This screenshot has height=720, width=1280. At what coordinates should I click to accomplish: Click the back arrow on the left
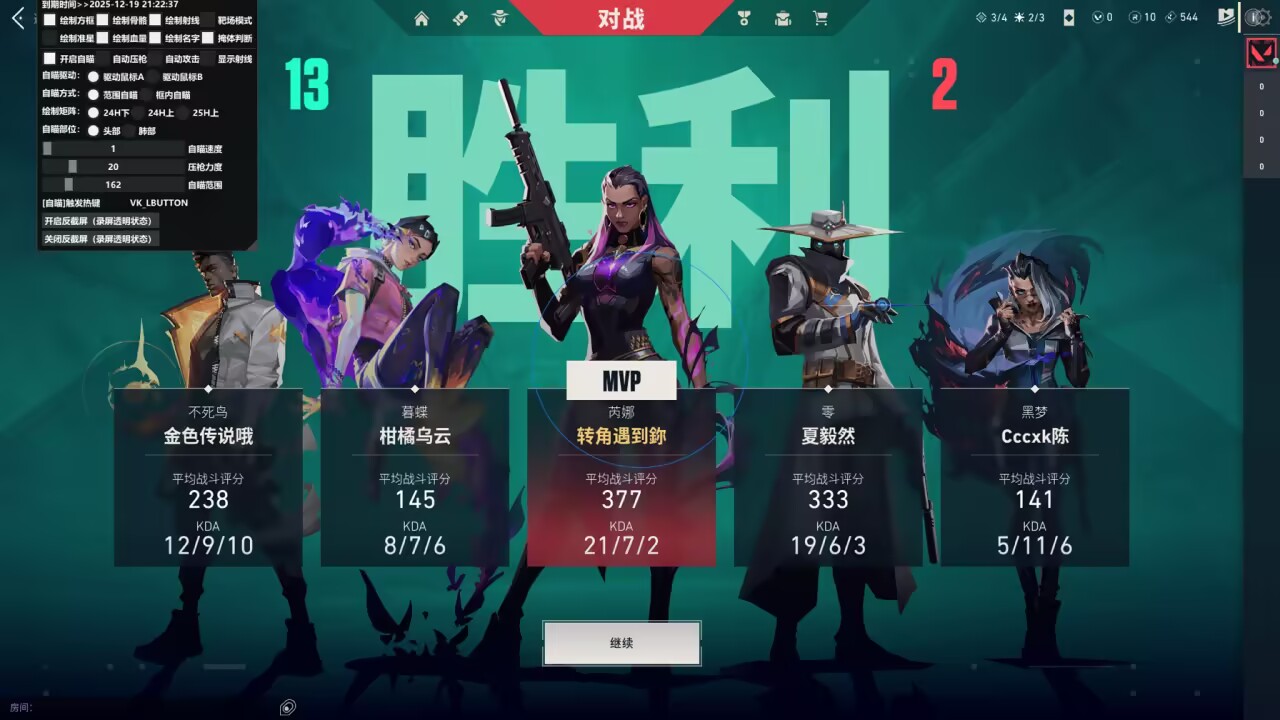tap(17, 17)
